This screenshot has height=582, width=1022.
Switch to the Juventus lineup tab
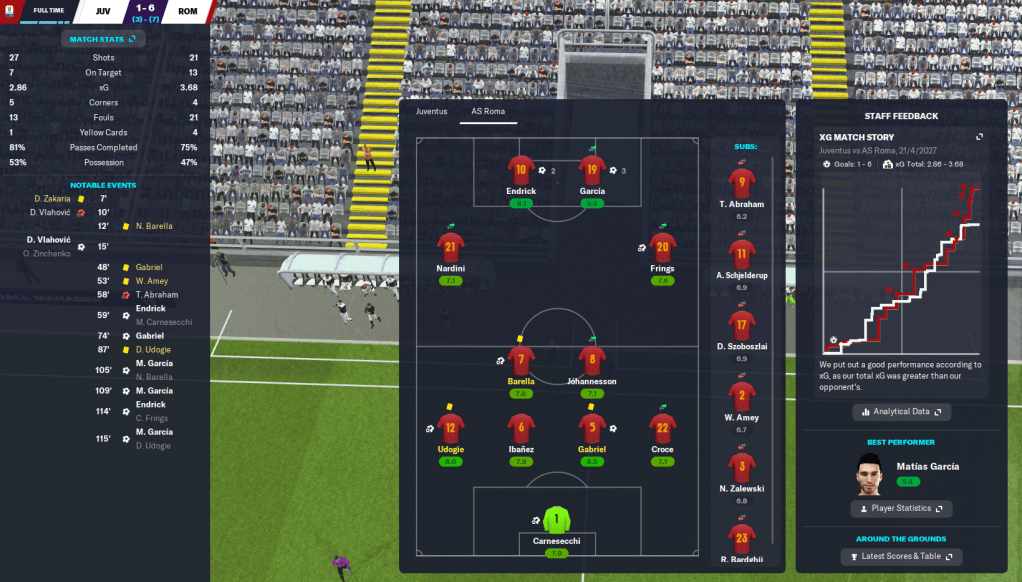click(x=432, y=111)
